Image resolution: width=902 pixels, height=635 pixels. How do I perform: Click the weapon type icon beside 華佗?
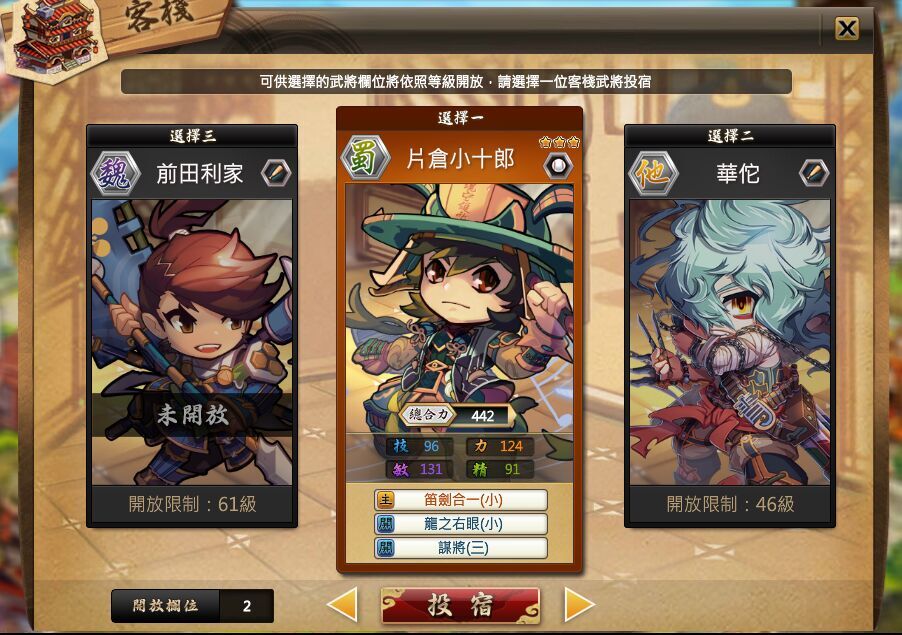pyautogui.click(x=814, y=173)
